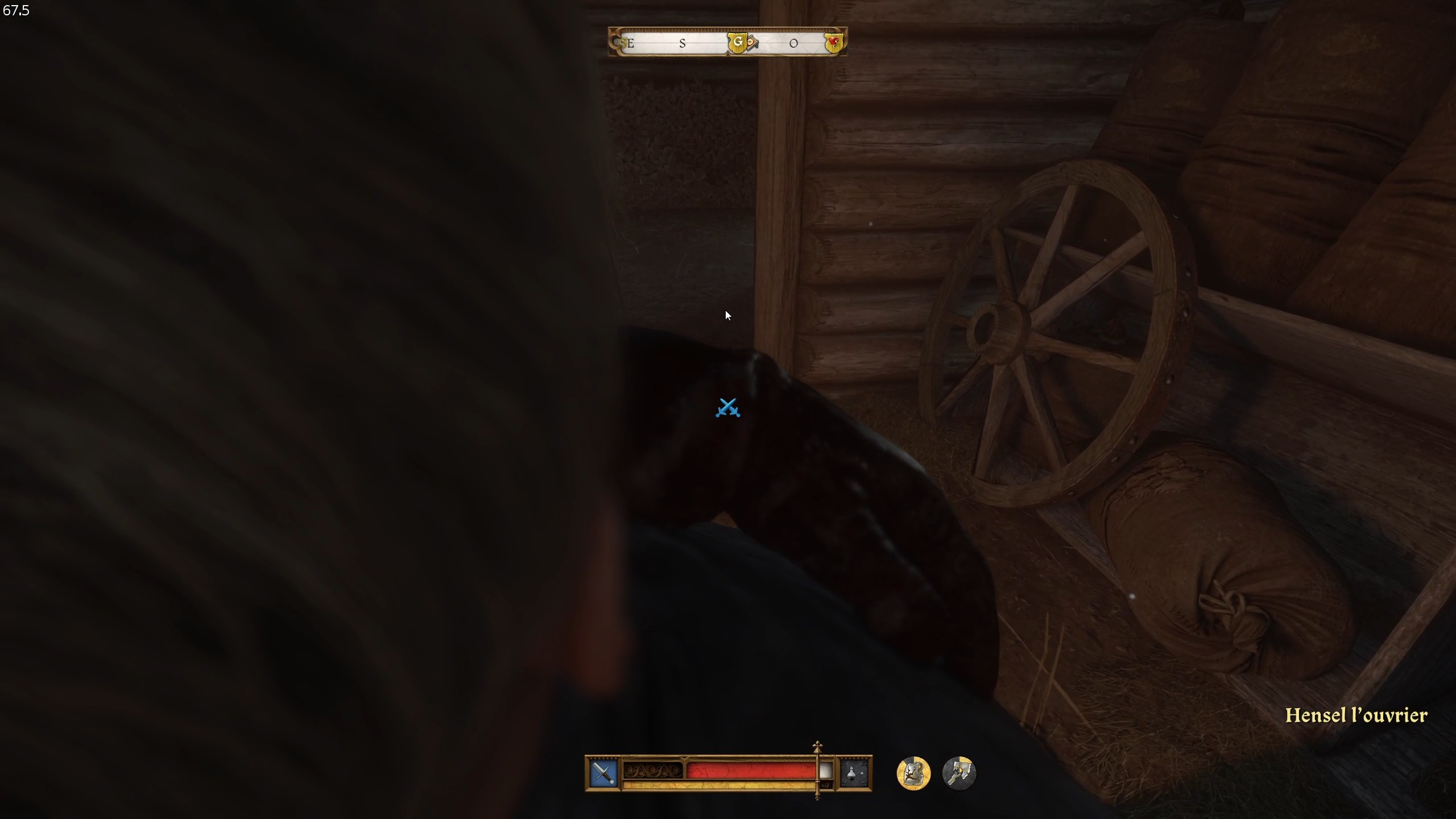Click the 67.5 FPS counter text
The height and width of the screenshot is (819, 1456).
click(x=16, y=10)
